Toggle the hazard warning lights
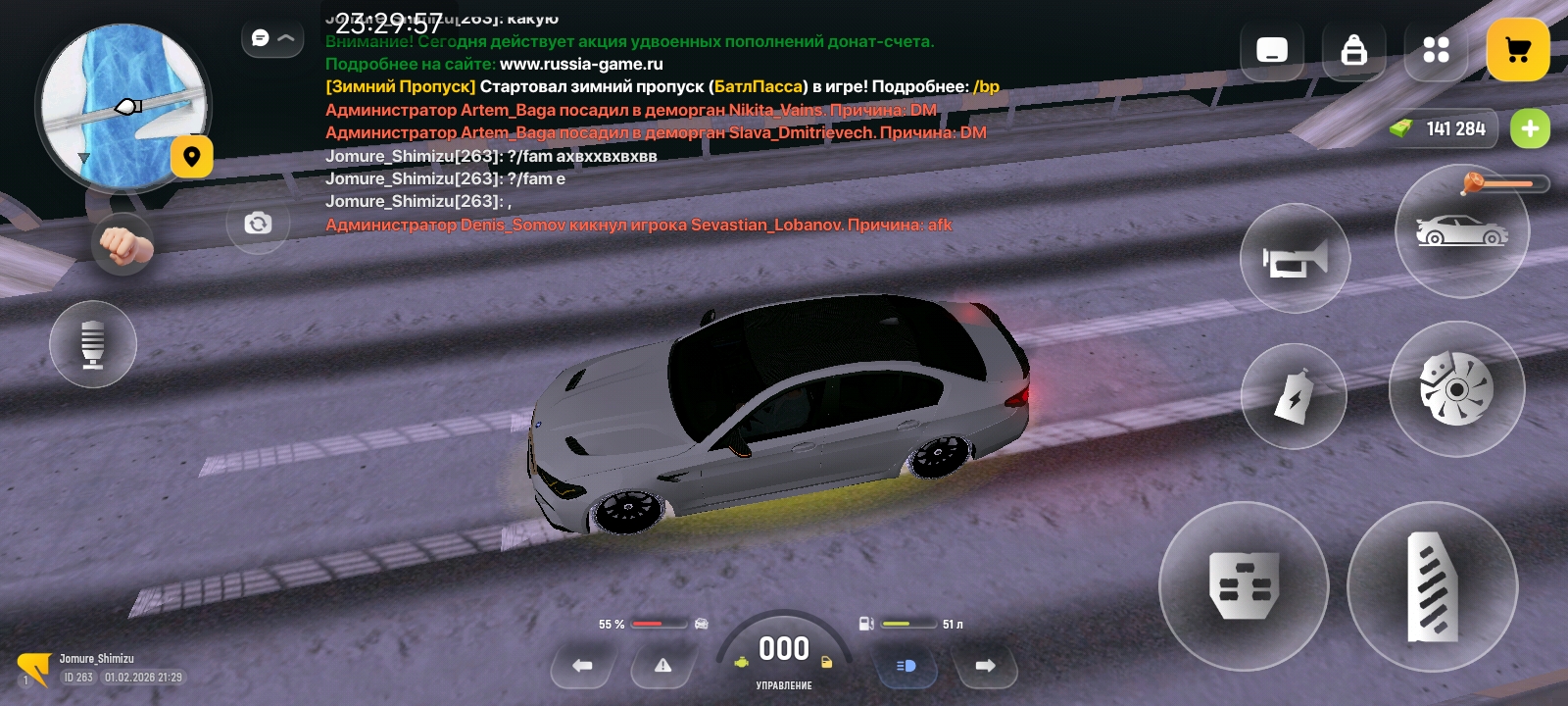Image resolution: width=1568 pixels, height=706 pixels. pyautogui.click(x=662, y=666)
